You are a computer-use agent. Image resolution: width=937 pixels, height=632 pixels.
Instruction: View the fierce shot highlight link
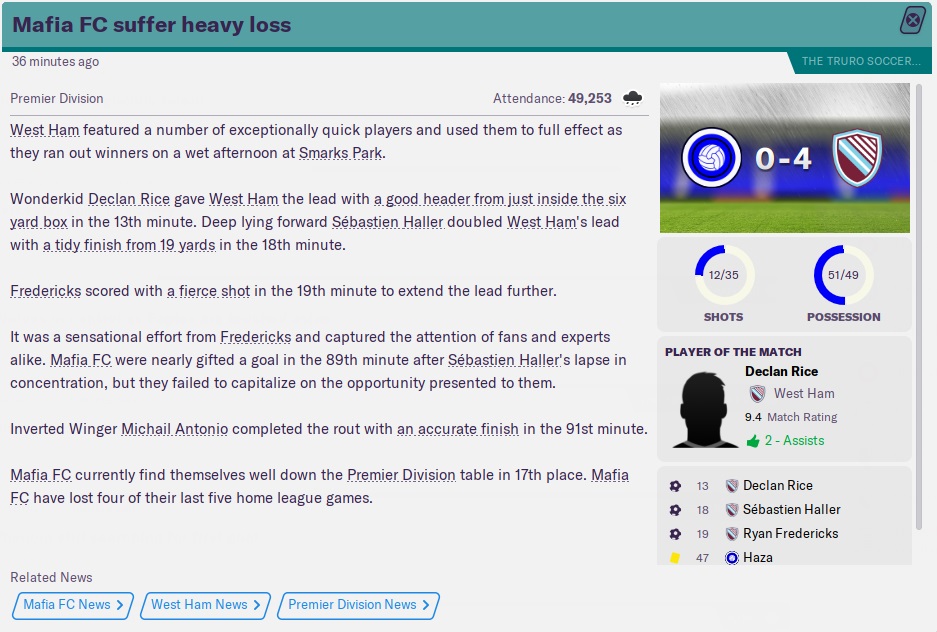207,291
